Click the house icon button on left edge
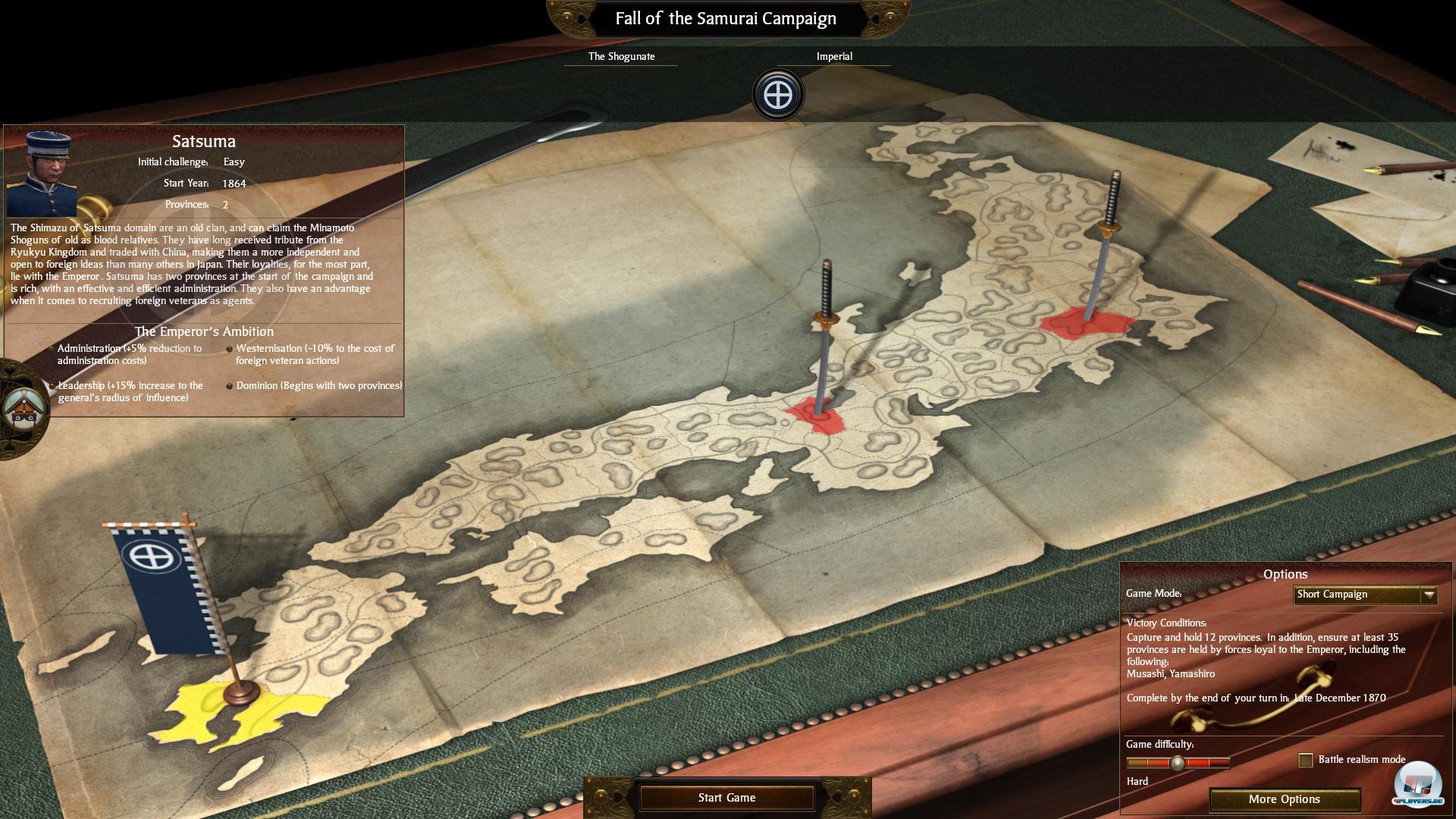The image size is (1456, 819). pos(22,409)
